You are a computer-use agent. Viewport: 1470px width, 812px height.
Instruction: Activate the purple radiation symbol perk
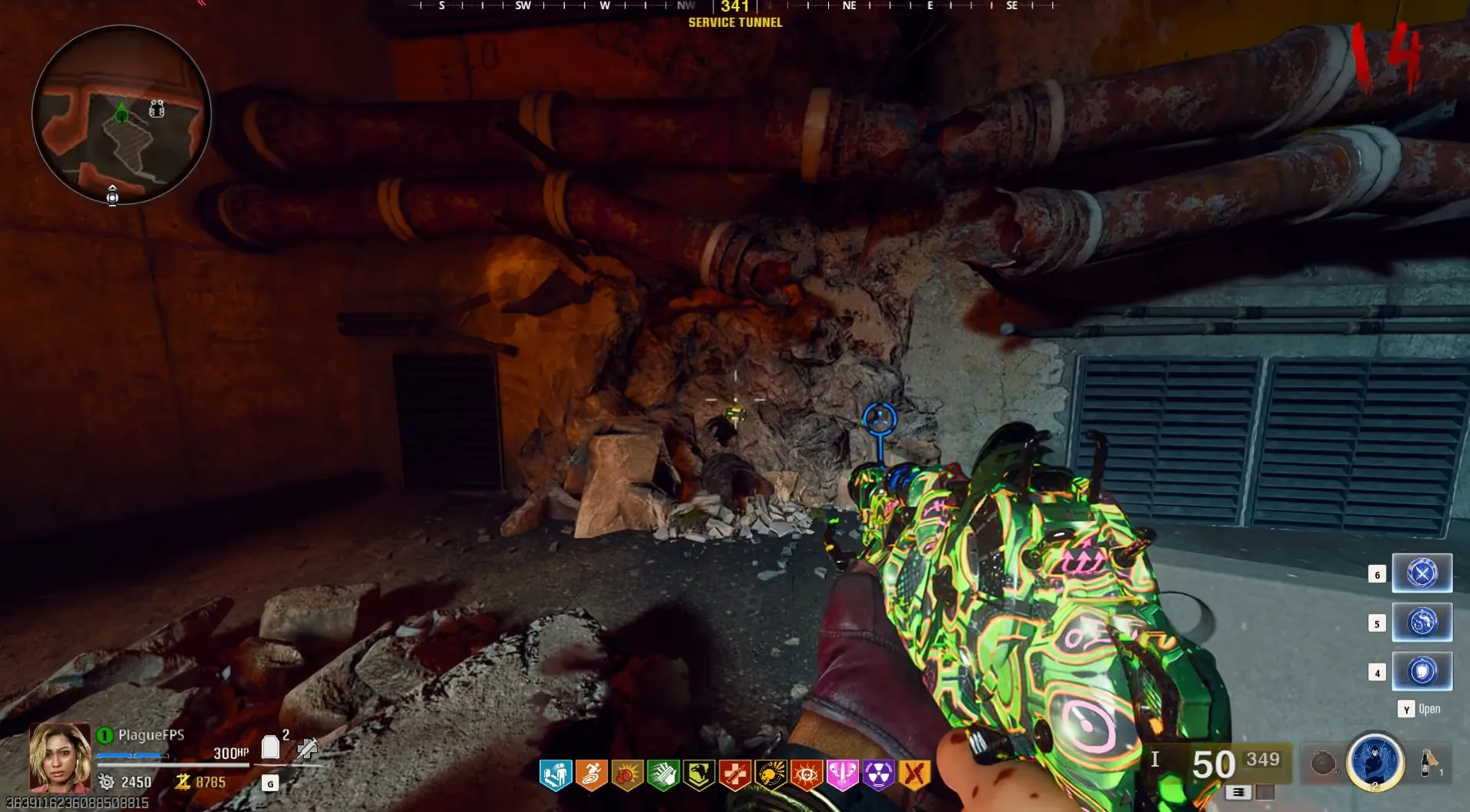click(878, 775)
